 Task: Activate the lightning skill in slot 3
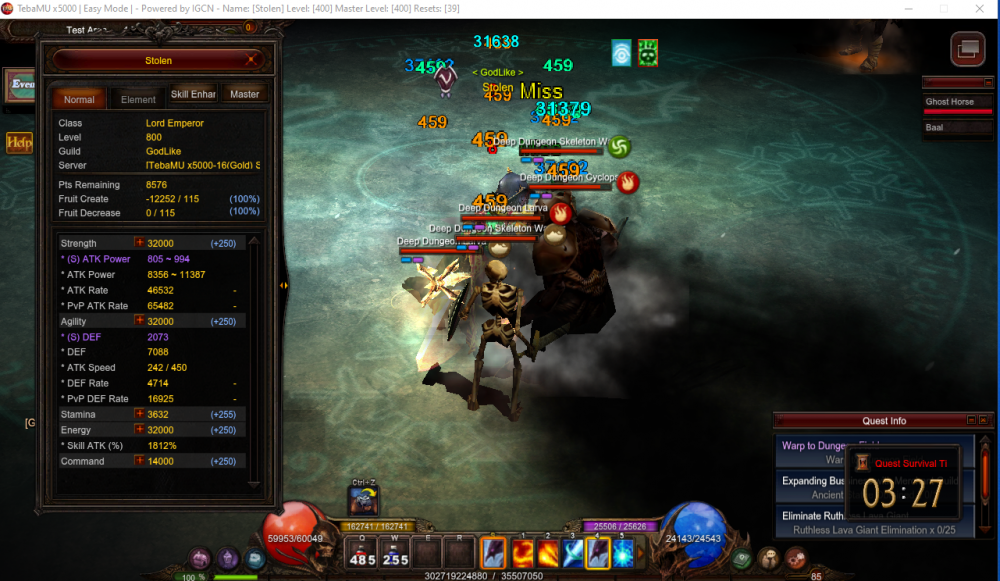pos(573,553)
